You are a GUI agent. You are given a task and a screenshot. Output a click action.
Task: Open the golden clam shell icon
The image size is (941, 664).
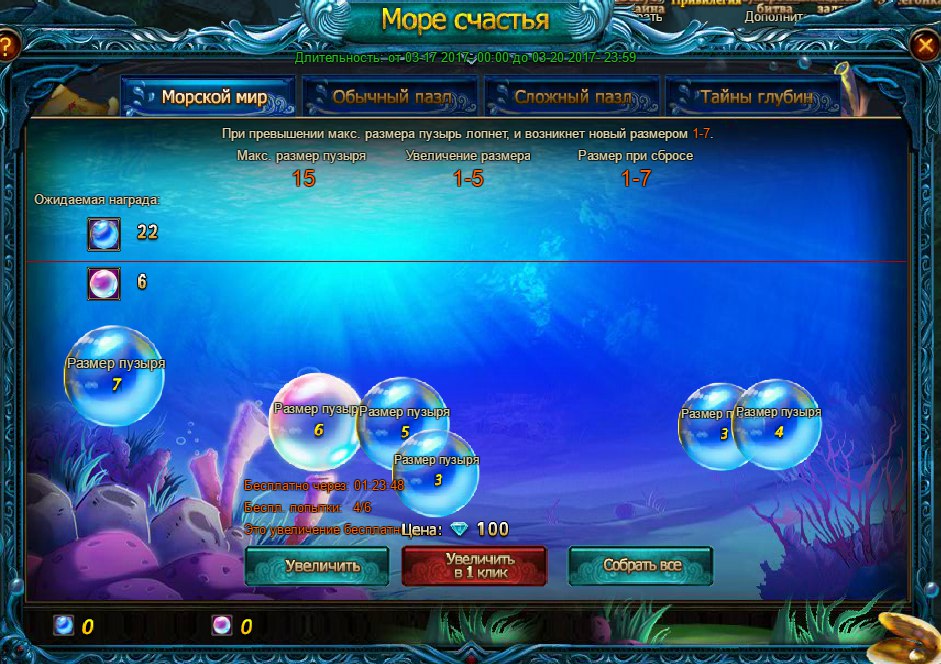(909, 634)
